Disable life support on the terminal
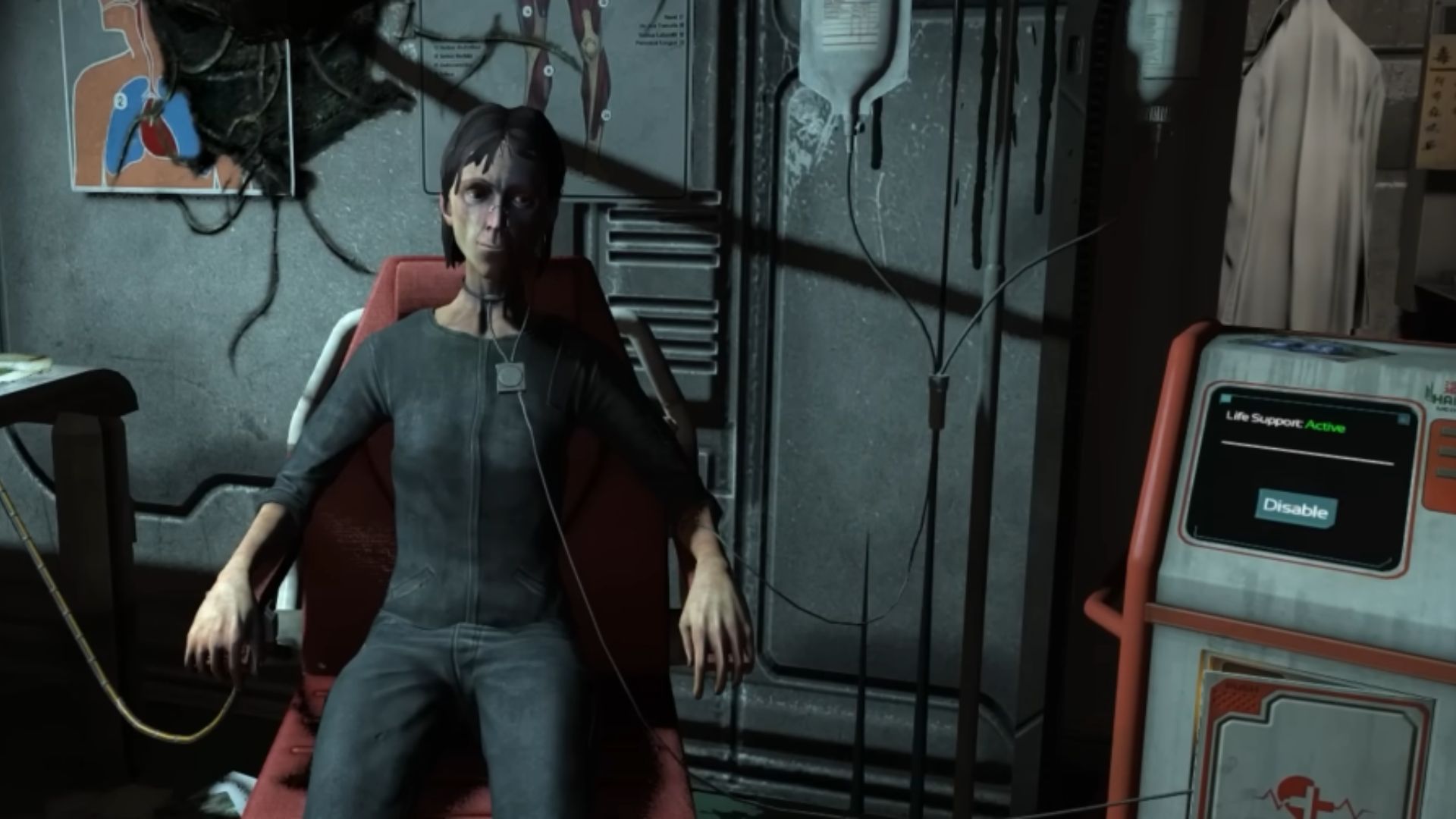The height and width of the screenshot is (819, 1456). click(x=1295, y=507)
